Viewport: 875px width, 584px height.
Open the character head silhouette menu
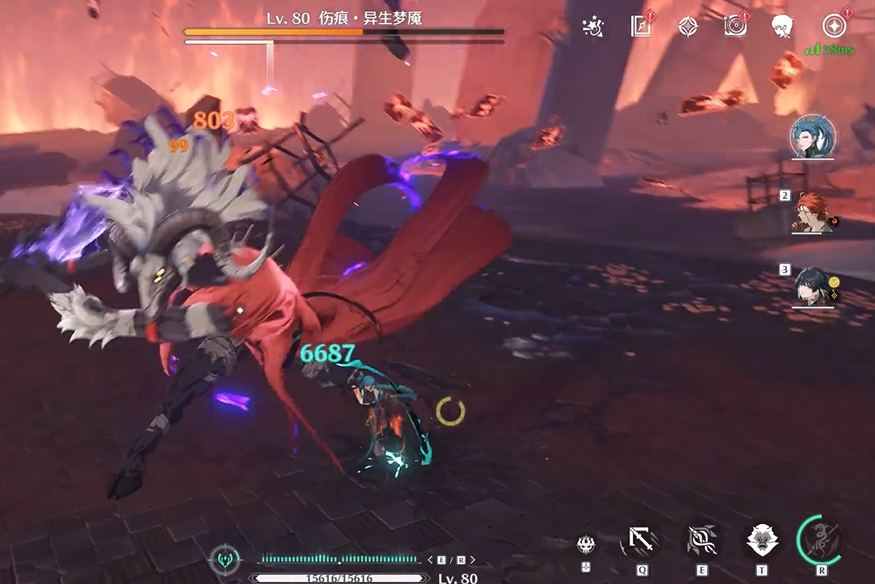coord(783,26)
